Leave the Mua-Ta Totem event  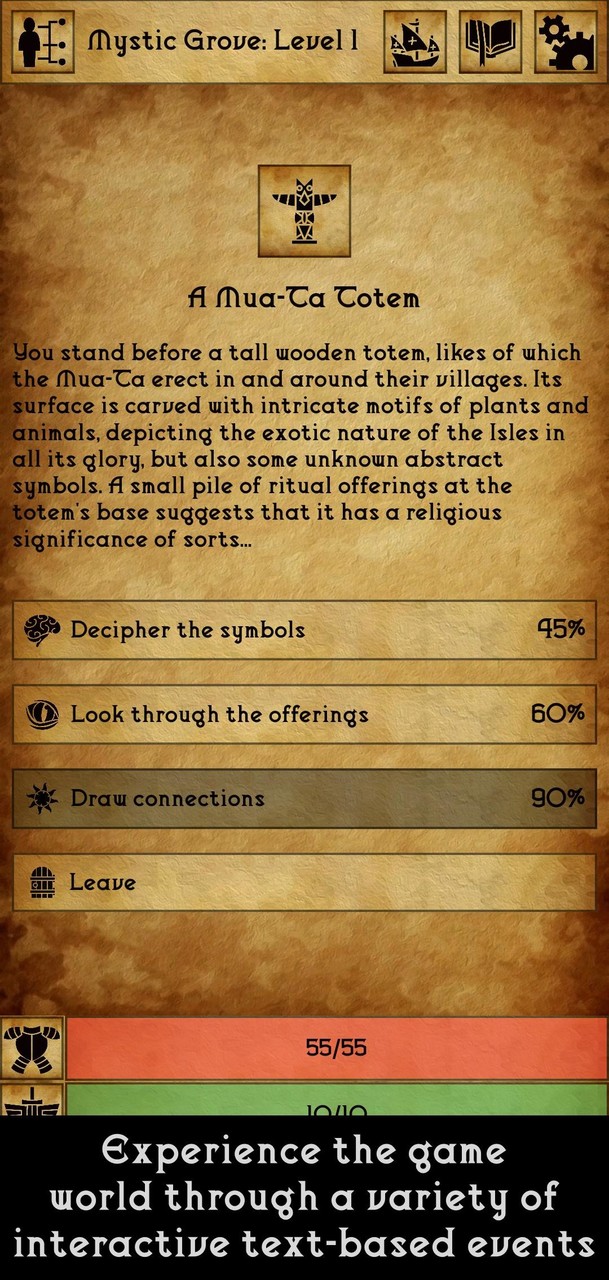304,883
